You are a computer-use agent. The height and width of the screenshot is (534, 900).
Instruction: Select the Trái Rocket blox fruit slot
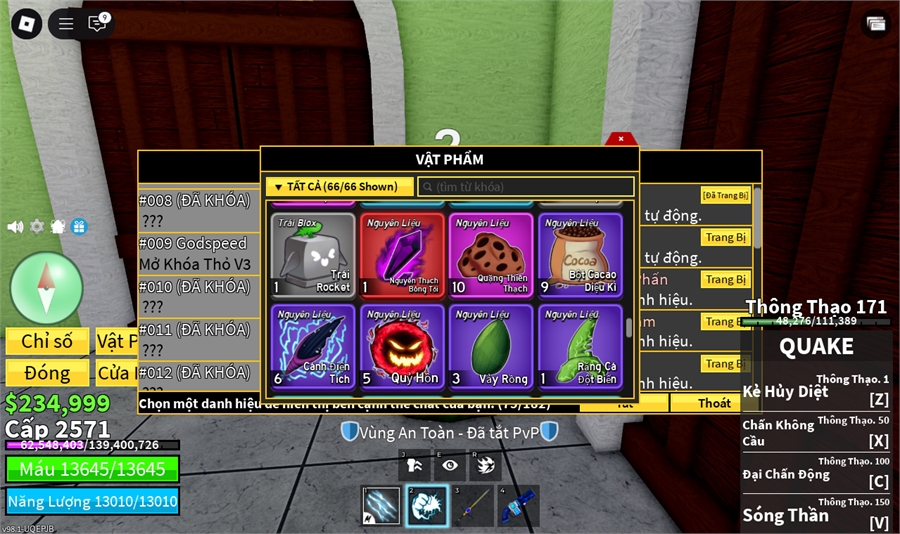coord(314,255)
